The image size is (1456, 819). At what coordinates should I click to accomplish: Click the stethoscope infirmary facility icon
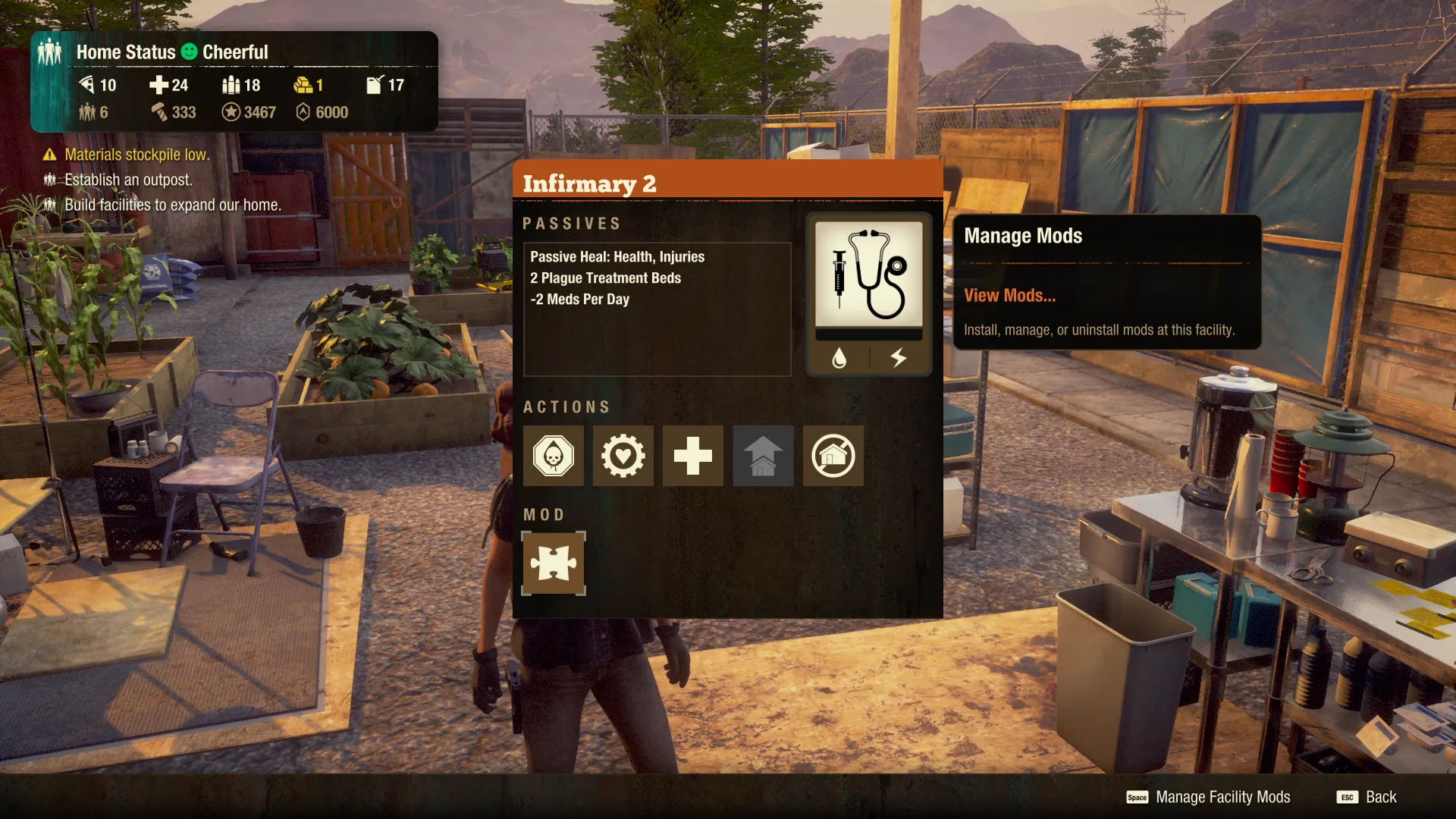pyautogui.click(x=869, y=275)
